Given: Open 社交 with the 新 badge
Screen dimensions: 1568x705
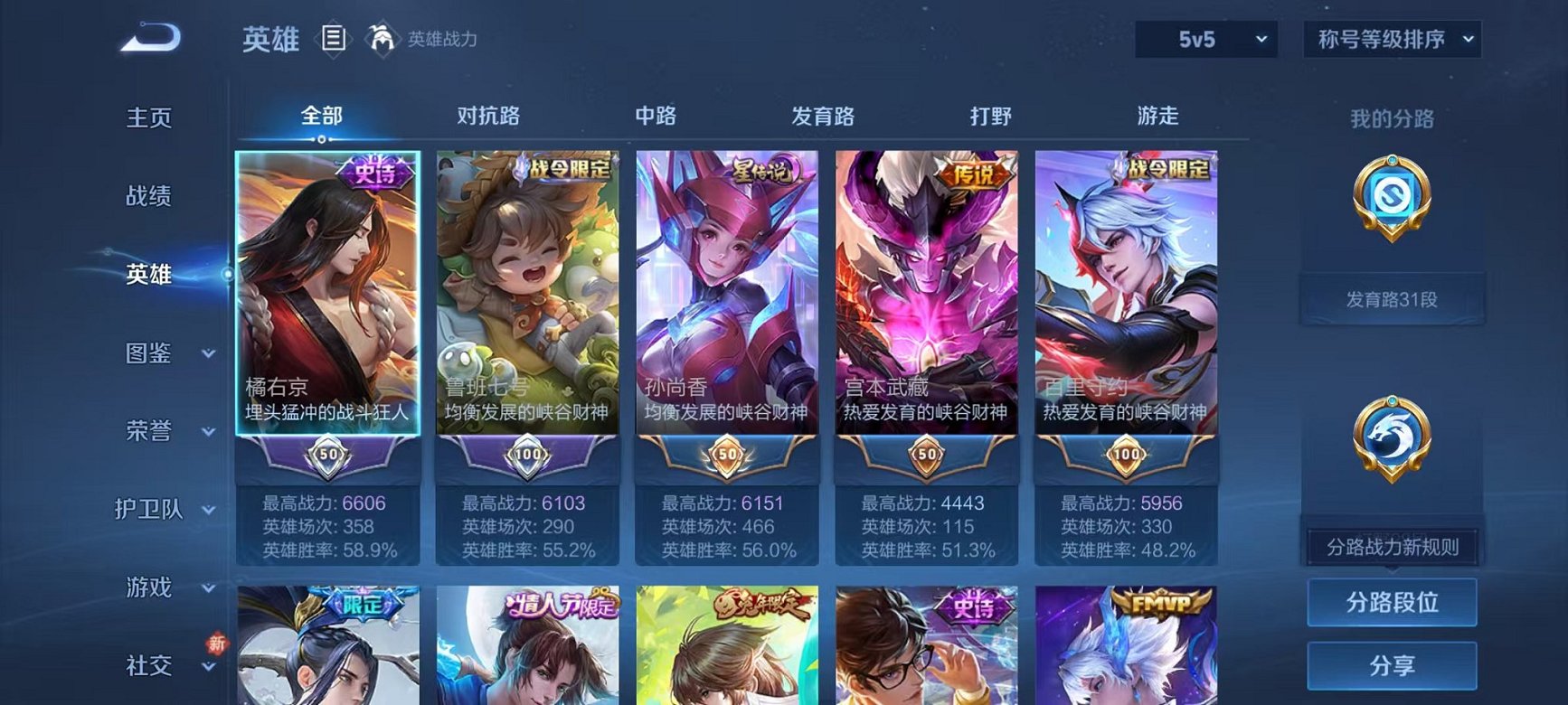Looking at the screenshot, I should tap(149, 666).
